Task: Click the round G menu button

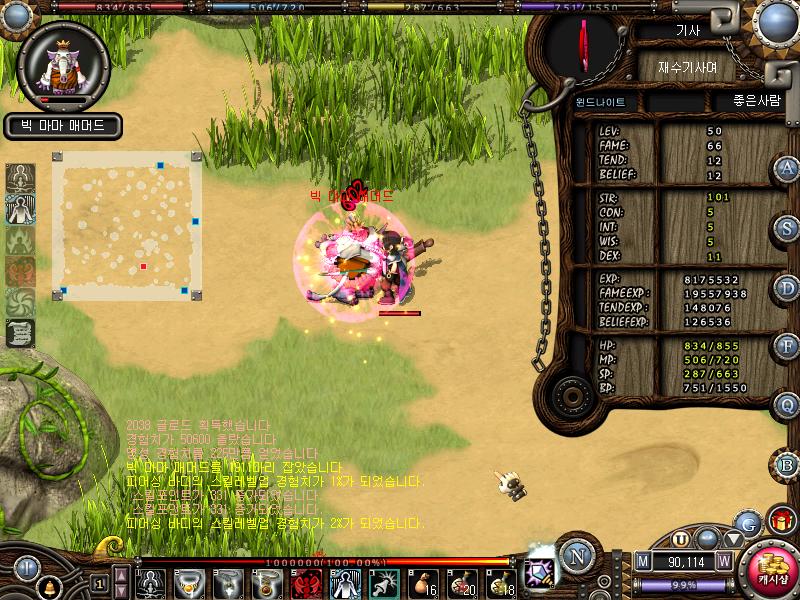Action: coord(746,522)
